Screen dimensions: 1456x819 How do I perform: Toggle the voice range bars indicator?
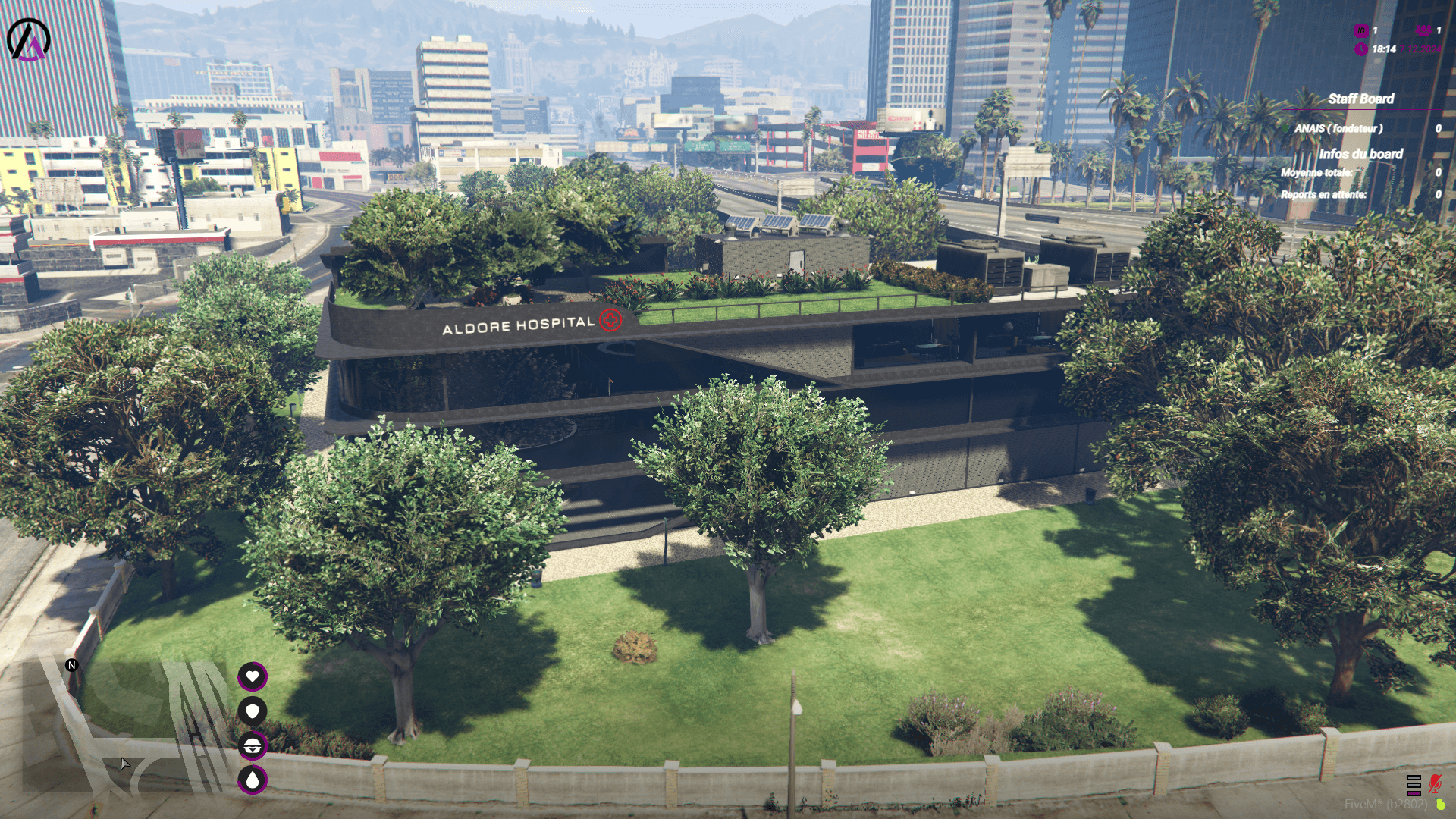click(x=1414, y=785)
